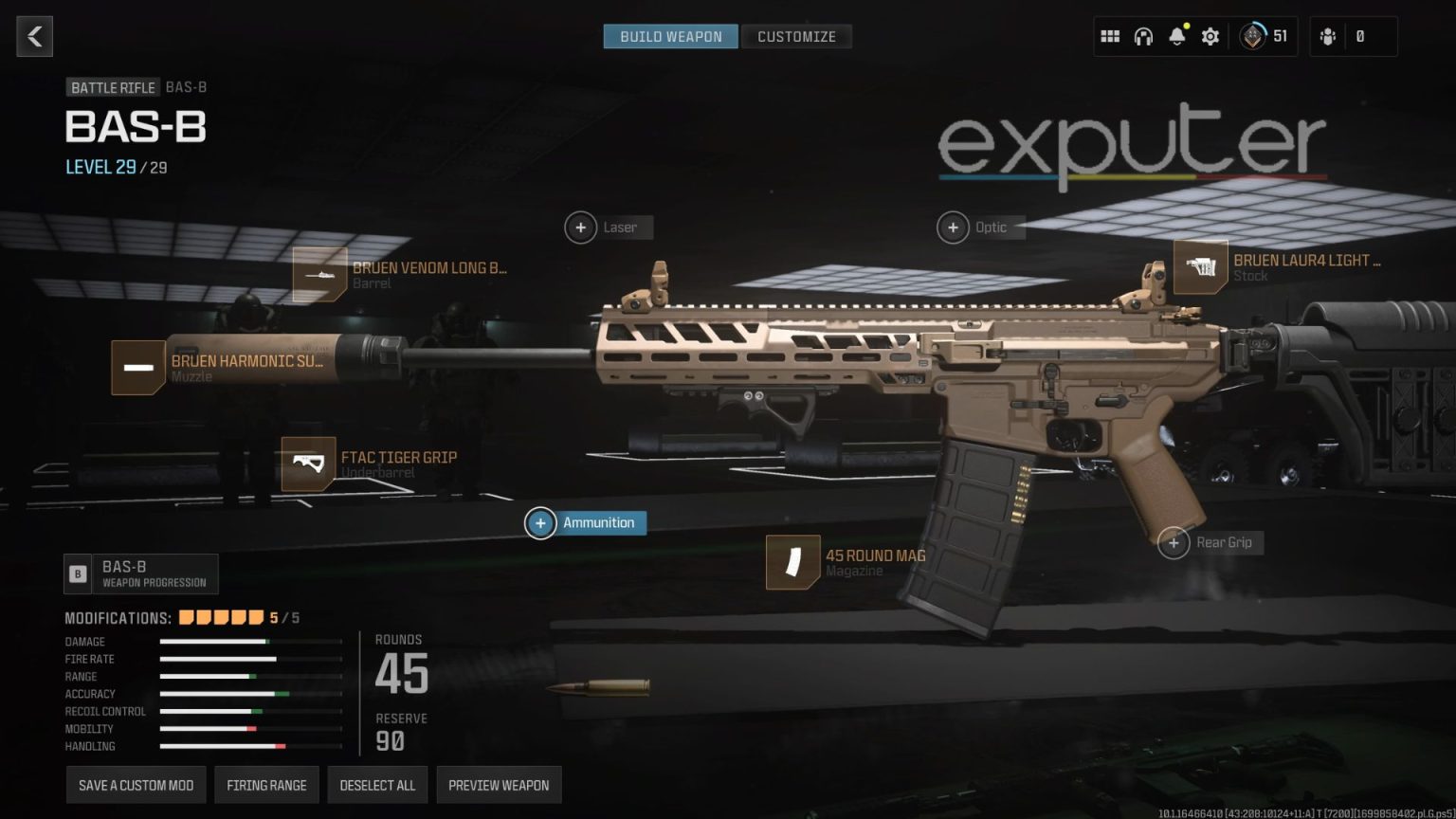Select the Build Weapon tab
The image size is (1456, 819).
pos(670,36)
